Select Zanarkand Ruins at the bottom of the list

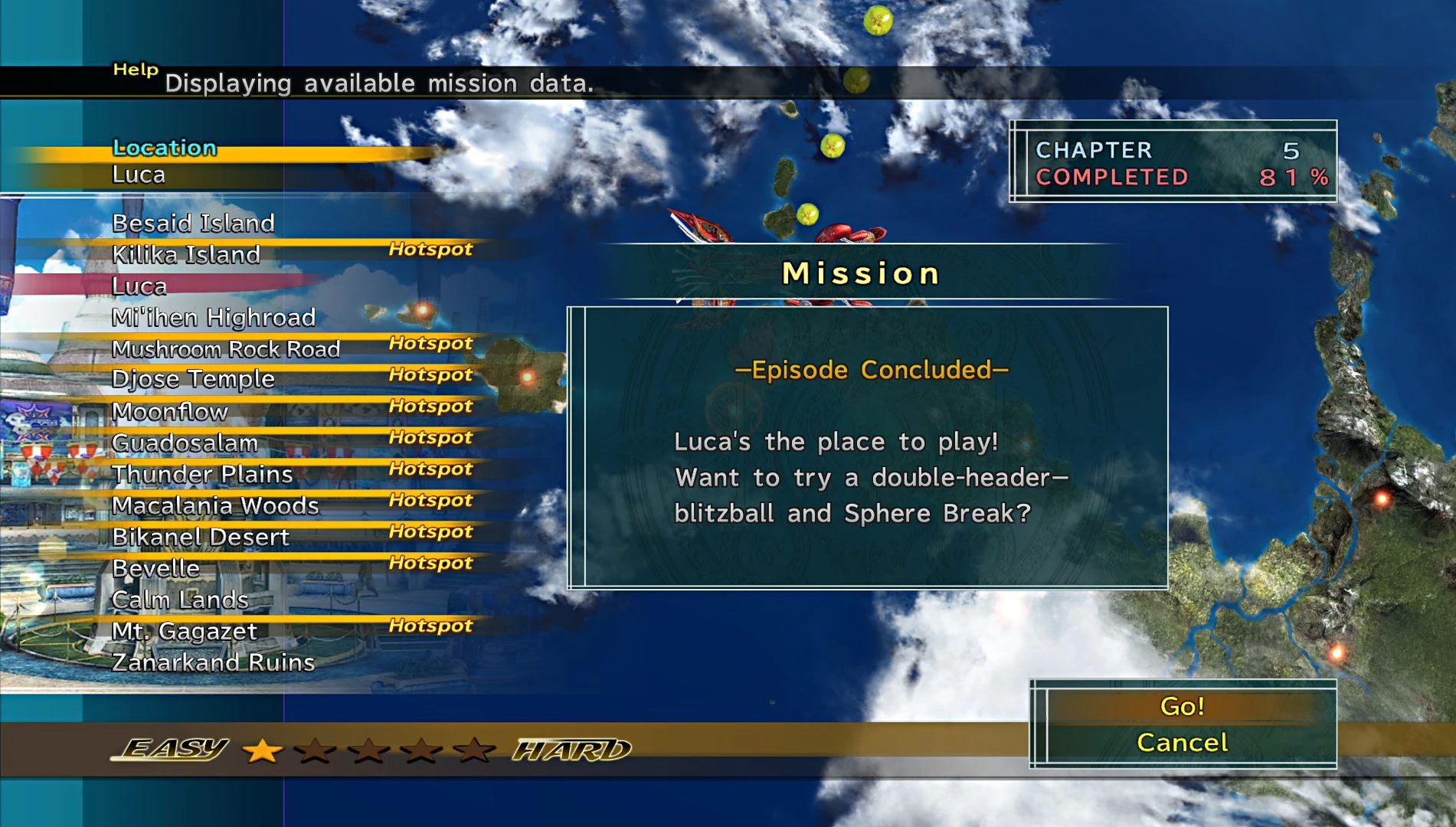click(x=216, y=663)
